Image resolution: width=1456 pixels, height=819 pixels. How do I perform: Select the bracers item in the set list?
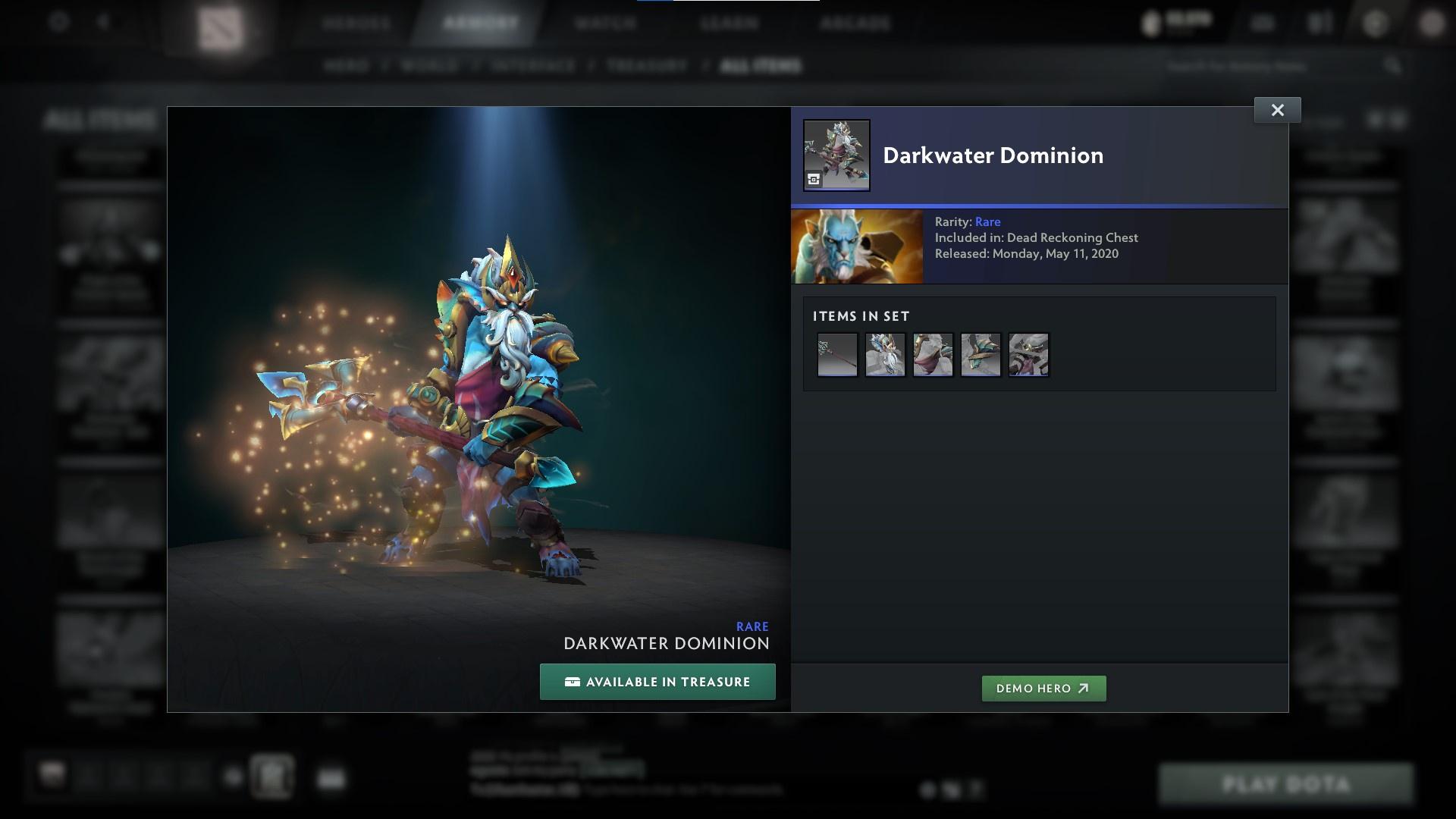(x=980, y=354)
